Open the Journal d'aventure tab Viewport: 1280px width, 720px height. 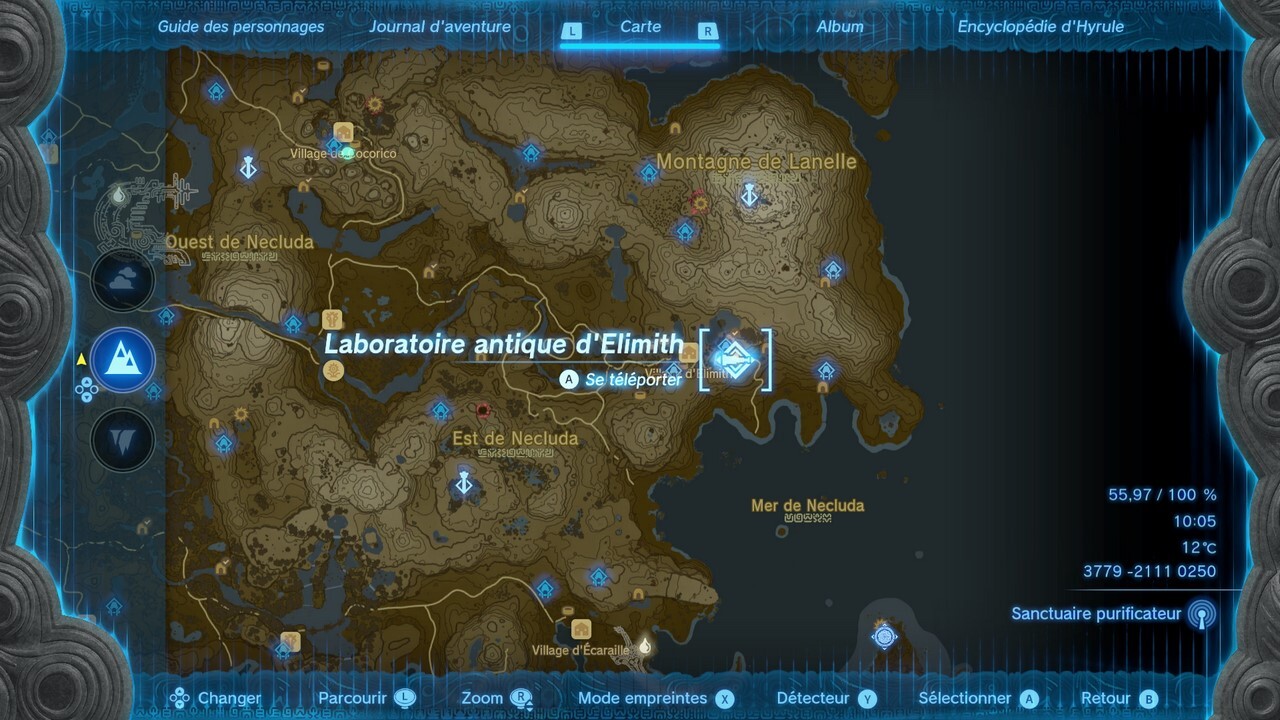coord(440,27)
